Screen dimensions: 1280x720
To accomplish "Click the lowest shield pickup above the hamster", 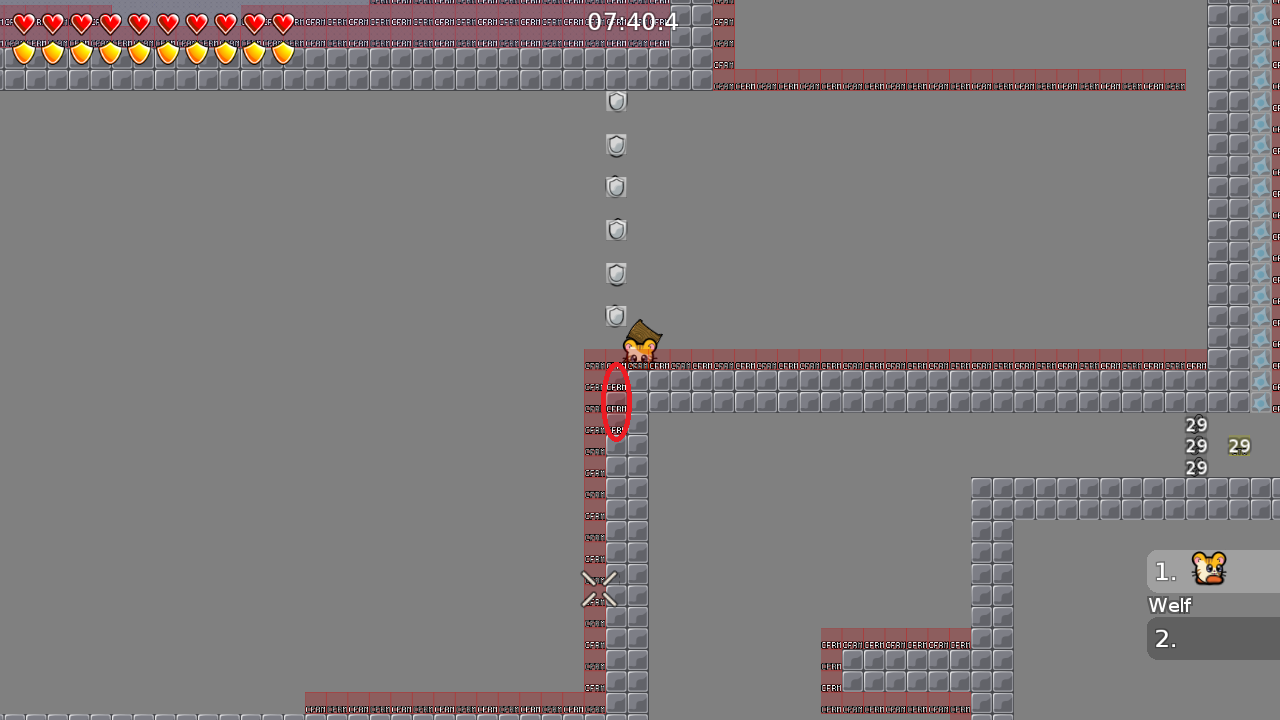I will point(615,316).
